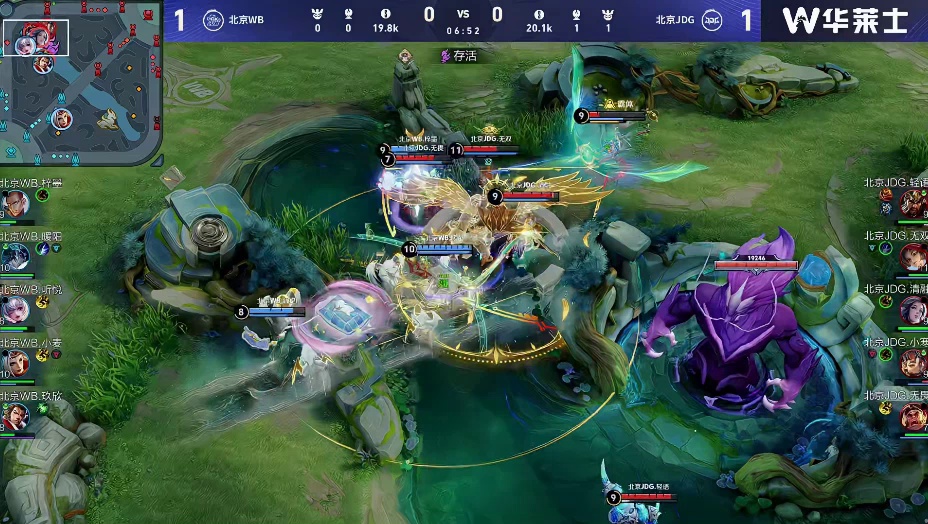Select WB player 梓墨's hero portrait
This screenshot has width=928, height=524.
coord(14,205)
